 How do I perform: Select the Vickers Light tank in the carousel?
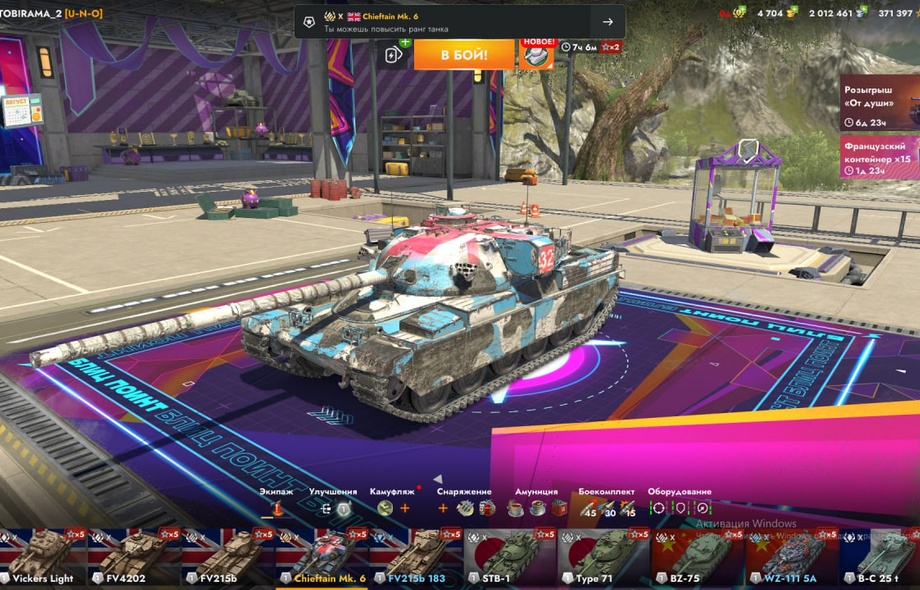[x=42, y=558]
